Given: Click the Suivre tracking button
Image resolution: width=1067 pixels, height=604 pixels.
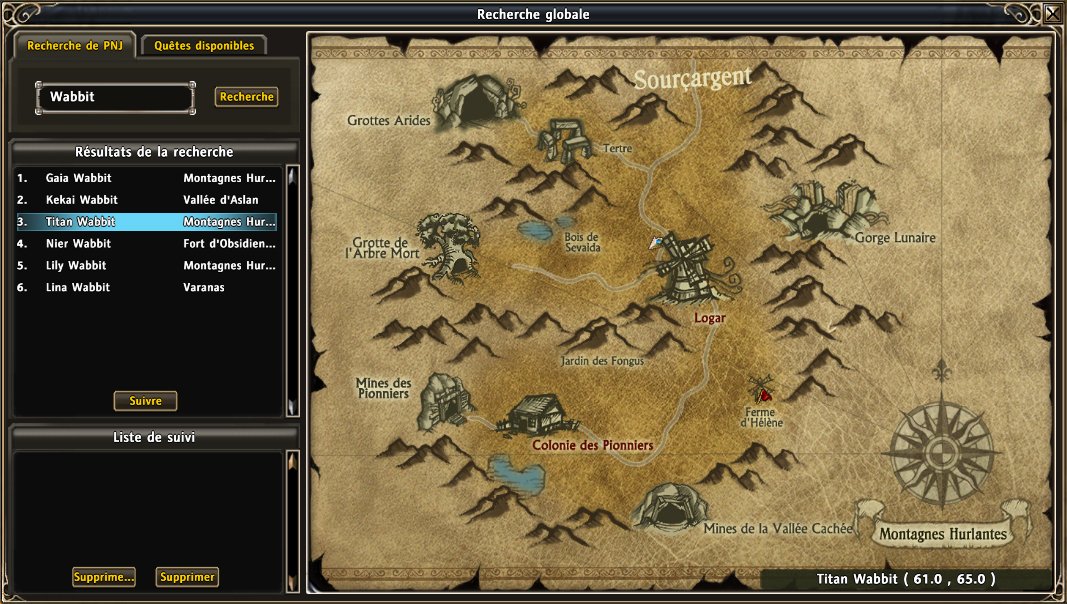Looking at the screenshot, I should point(145,401).
